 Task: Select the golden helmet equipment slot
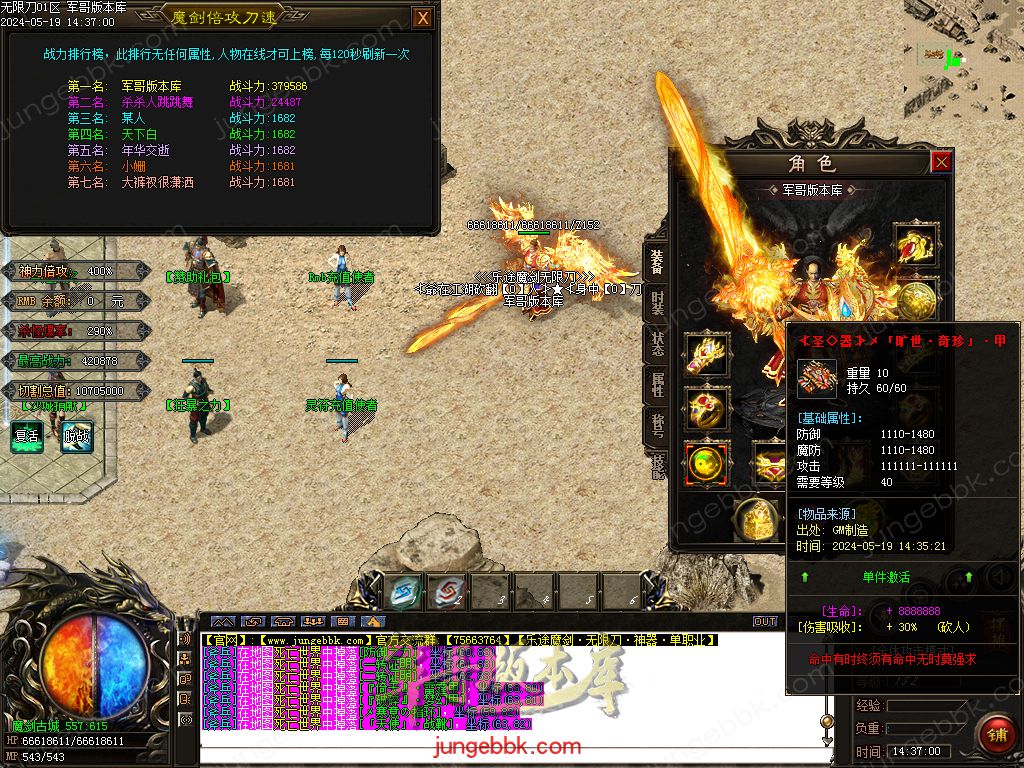[x=916, y=243]
